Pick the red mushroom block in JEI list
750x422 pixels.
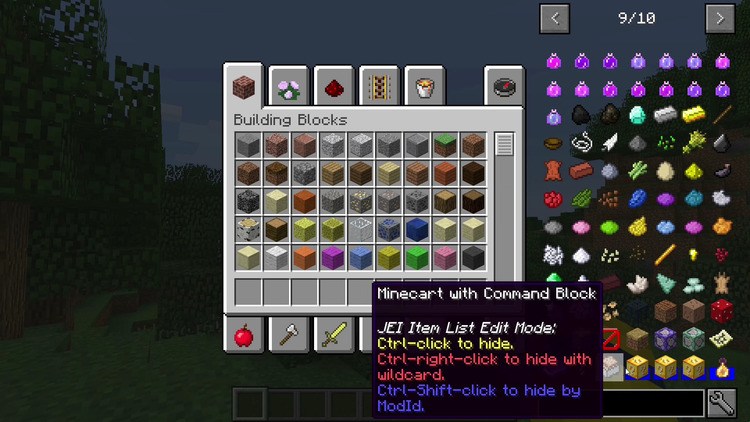pos(721,311)
